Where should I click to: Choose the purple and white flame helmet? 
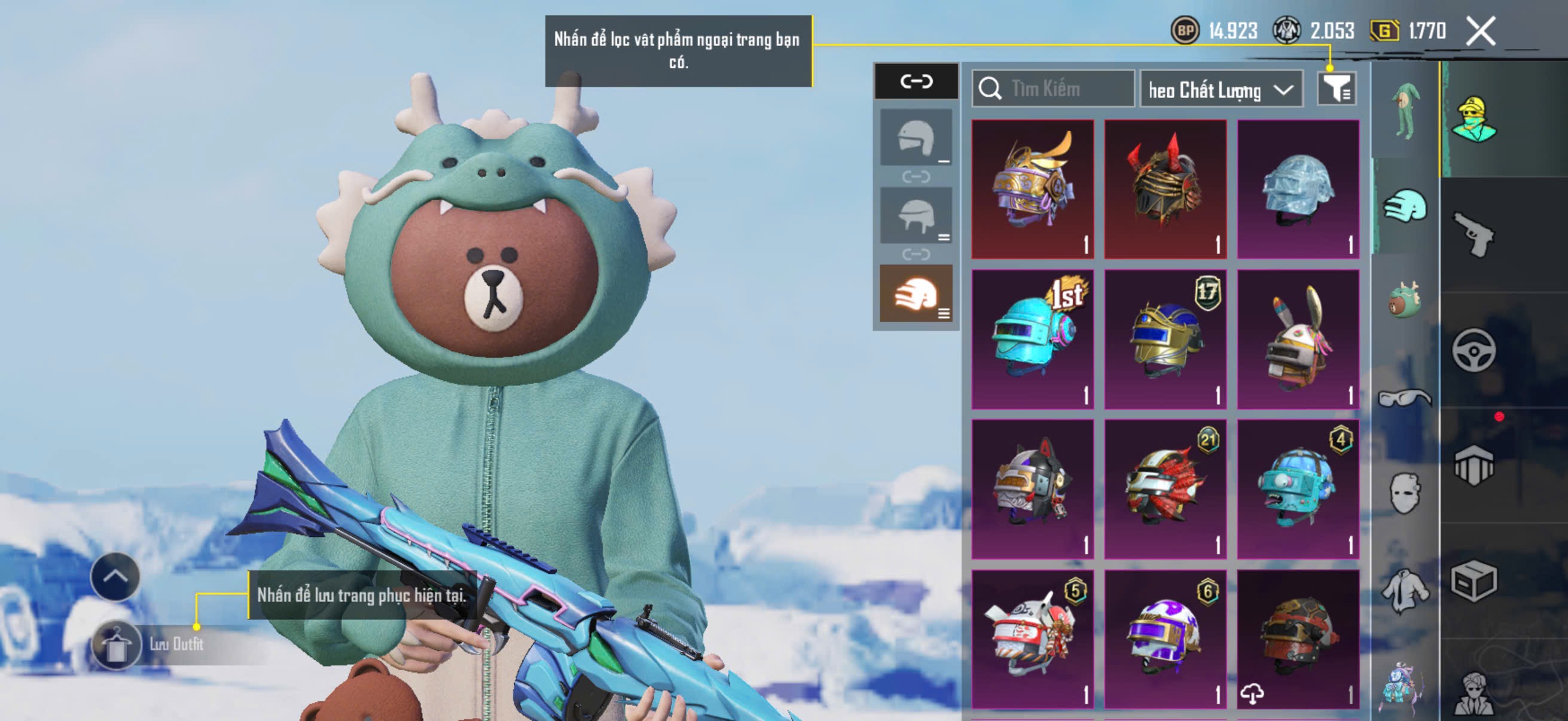click(1165, 639)
